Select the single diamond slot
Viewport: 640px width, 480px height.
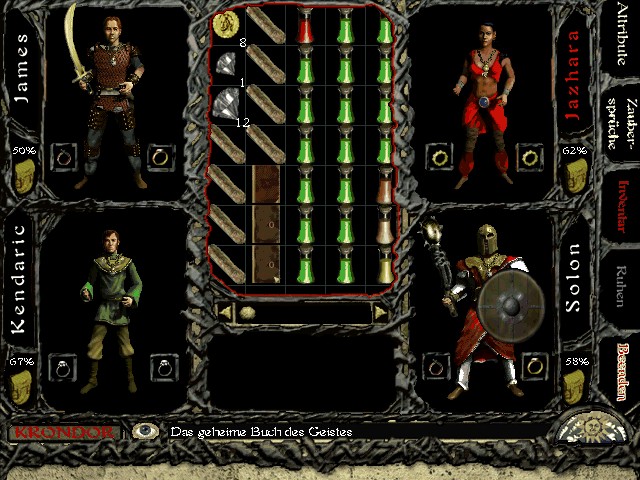point(226,65)
